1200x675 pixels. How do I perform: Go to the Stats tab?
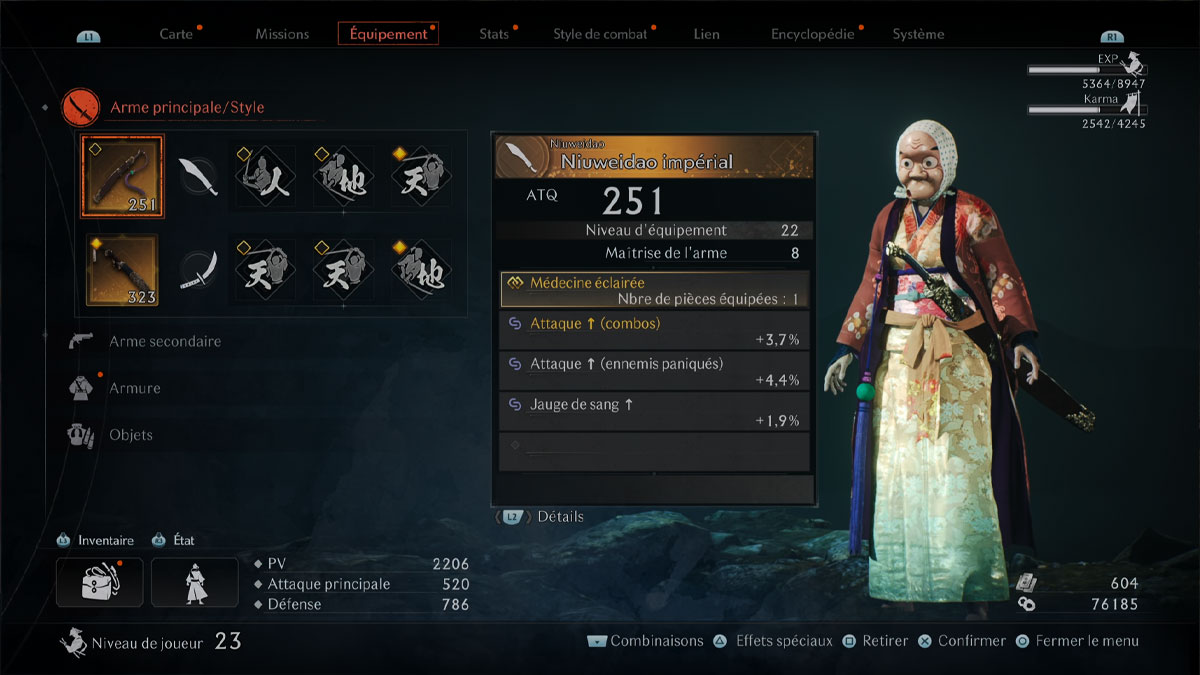pyautogui.click(x=494, y=34)
